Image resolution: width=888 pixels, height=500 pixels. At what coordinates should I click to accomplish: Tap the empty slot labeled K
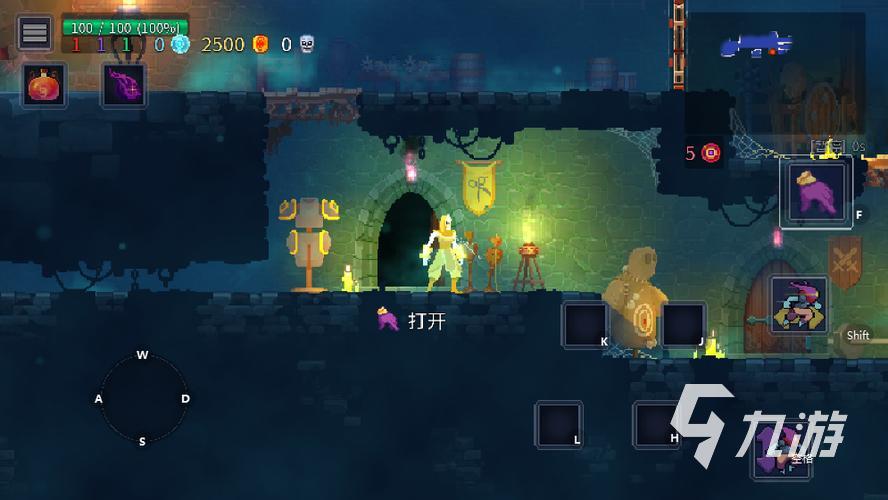click(585, 325)
